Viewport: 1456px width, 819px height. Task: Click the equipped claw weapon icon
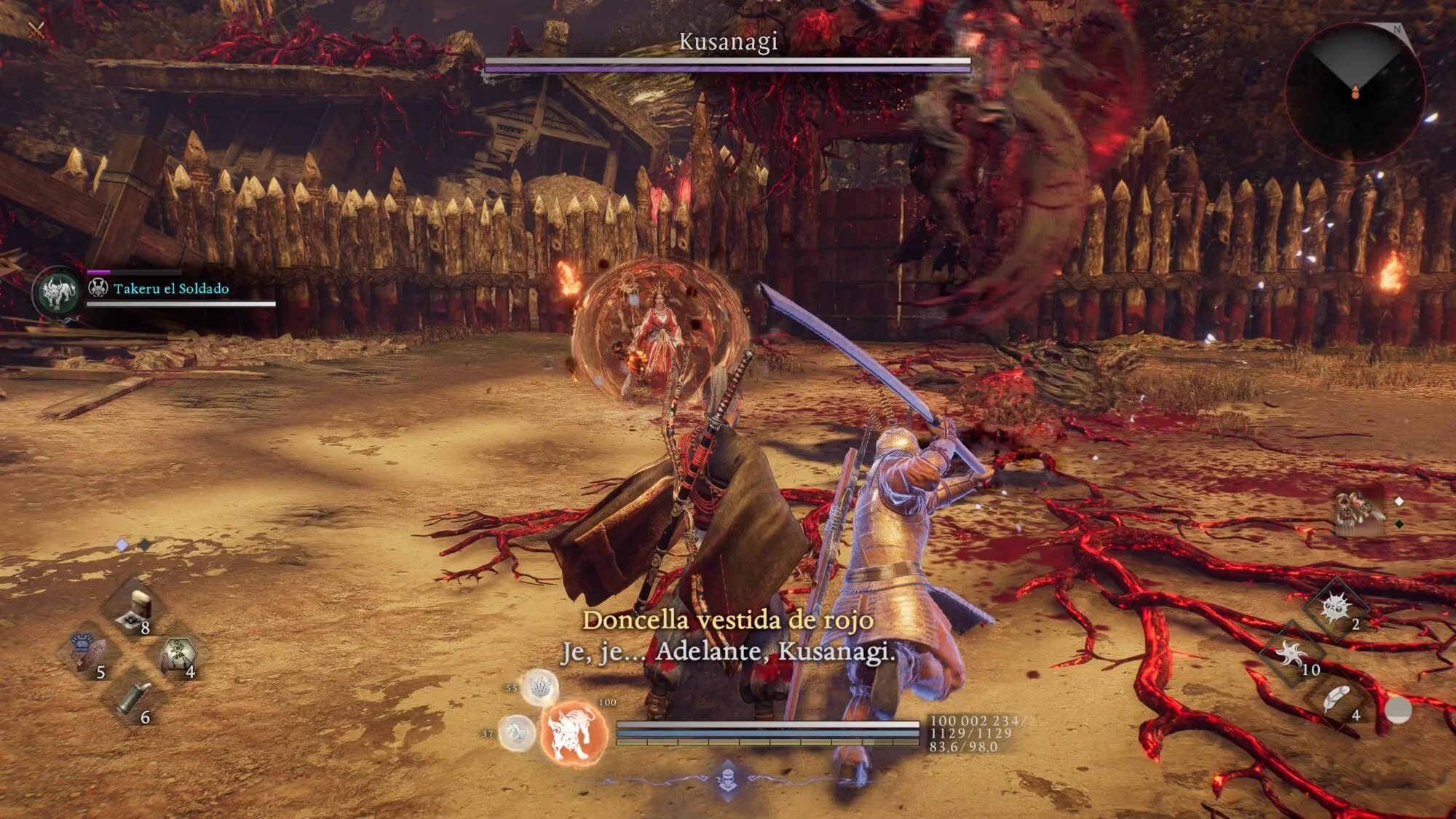coord(1358,512)
